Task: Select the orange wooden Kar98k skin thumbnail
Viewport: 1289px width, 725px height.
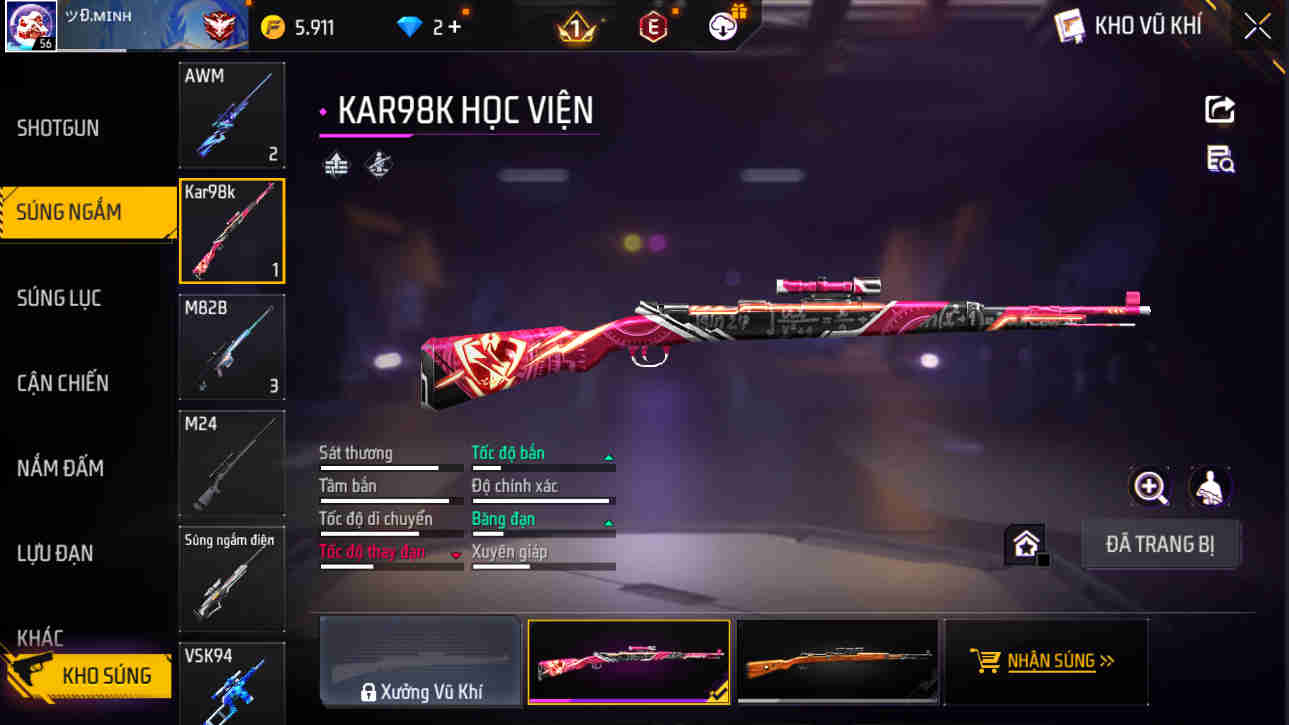Action: (x=837, y=661)
